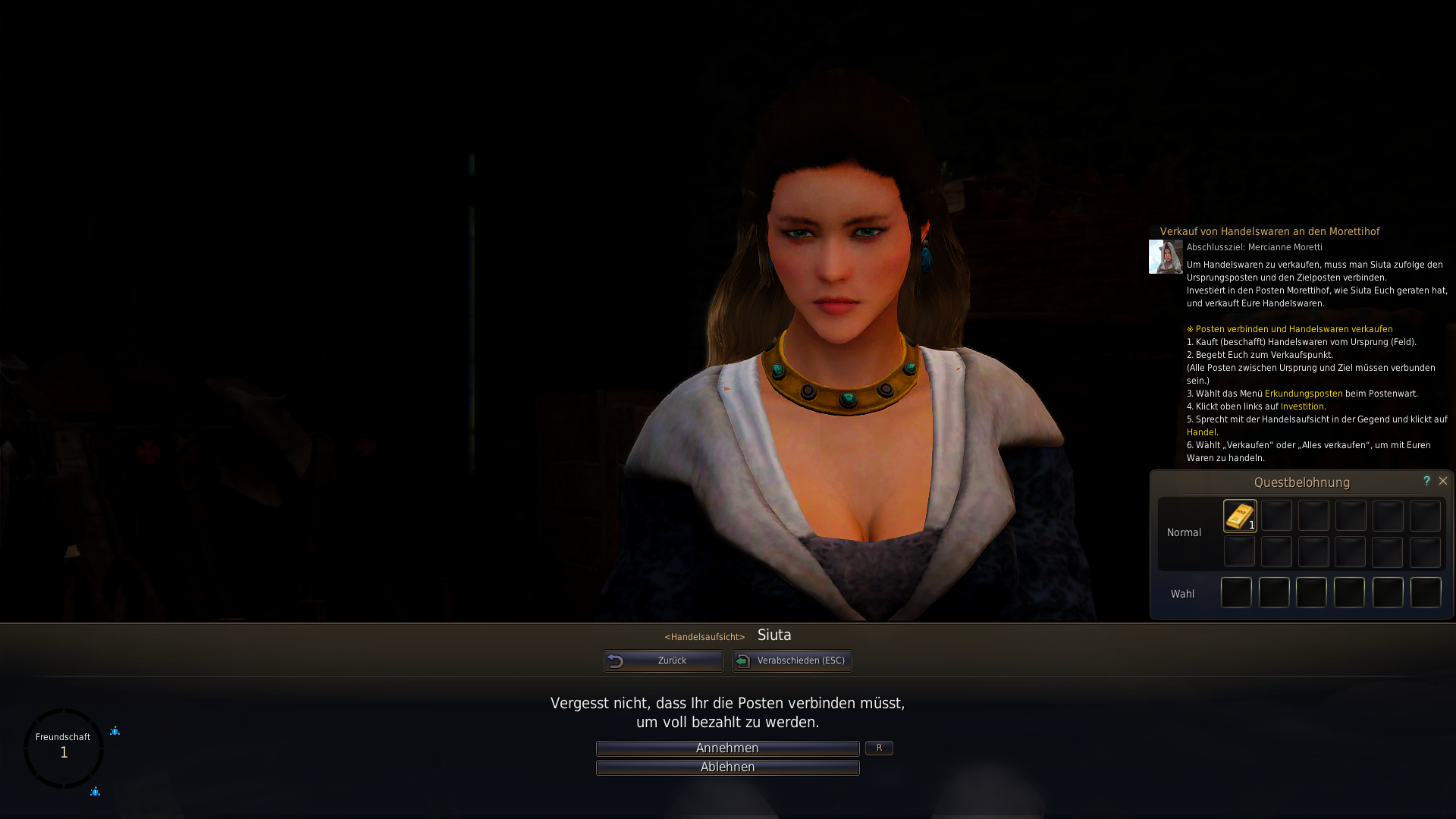Close the Questbelohnung panel
The width and height of the screenshot is (1456, 819).
point(1443,481)
